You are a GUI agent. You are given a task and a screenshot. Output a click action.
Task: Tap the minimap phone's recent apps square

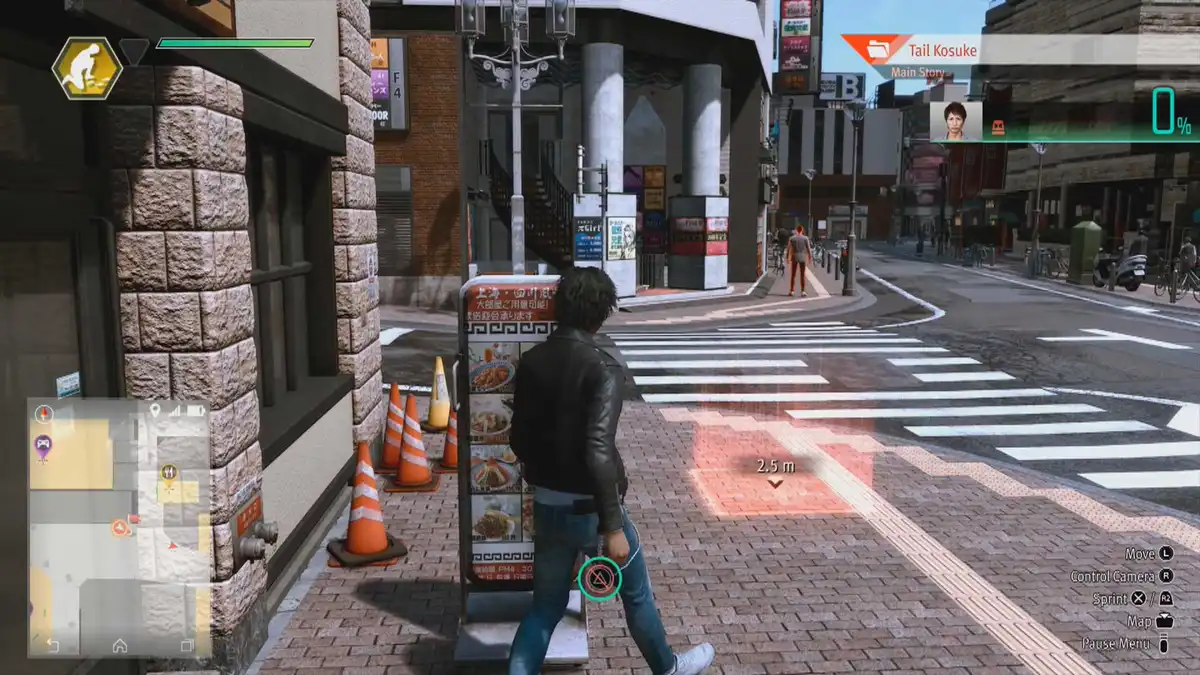[187, 646]
